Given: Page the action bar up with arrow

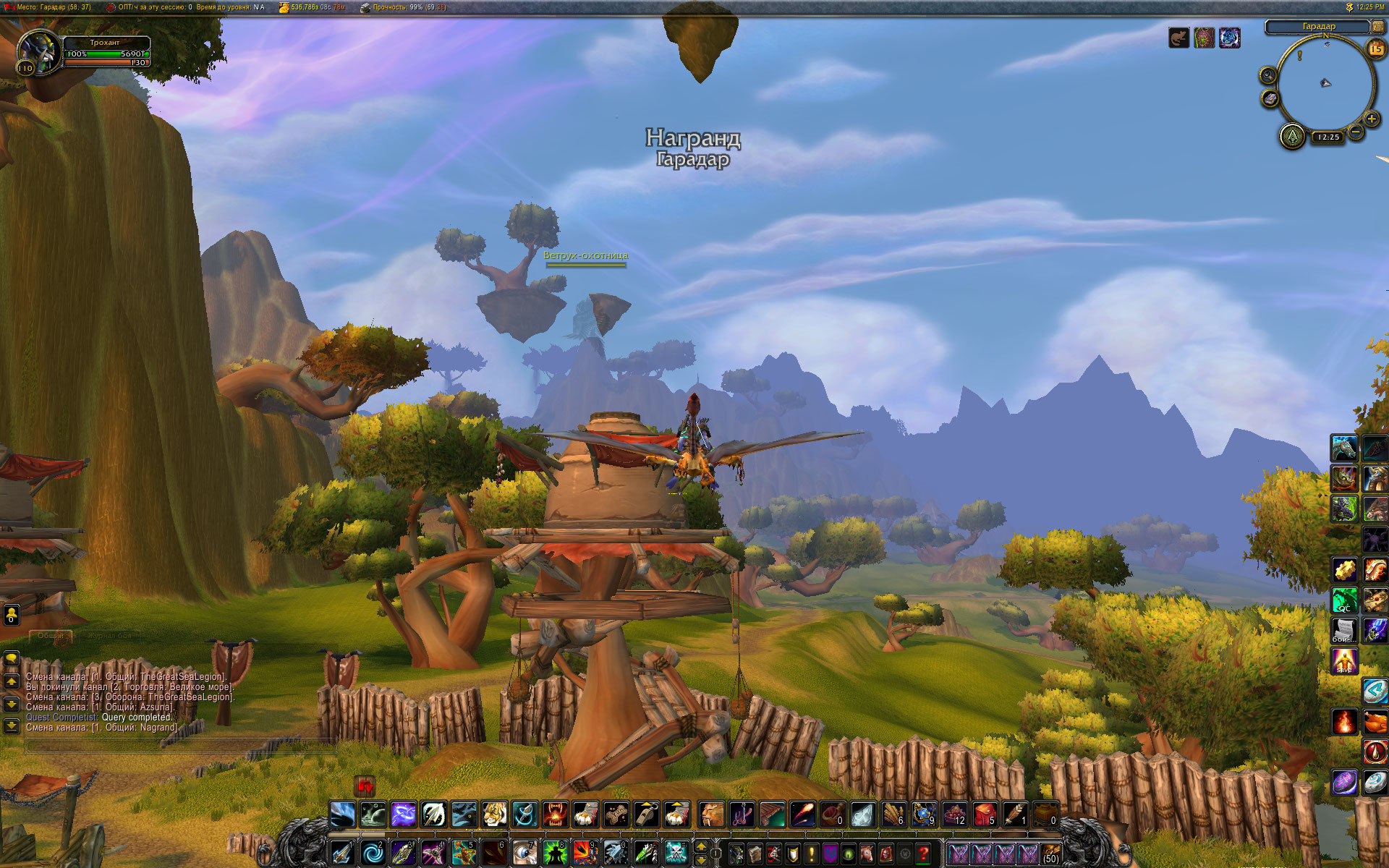Looking at the screenshot, I should (x=700, y=846).
